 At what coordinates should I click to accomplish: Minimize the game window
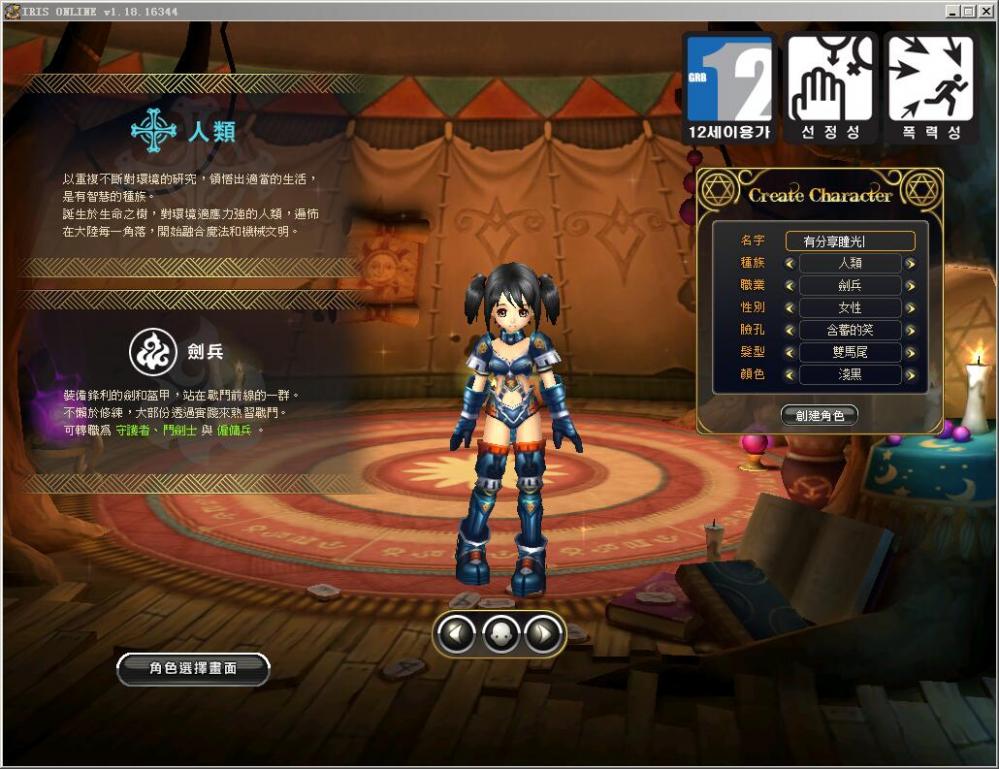(951, 10)
